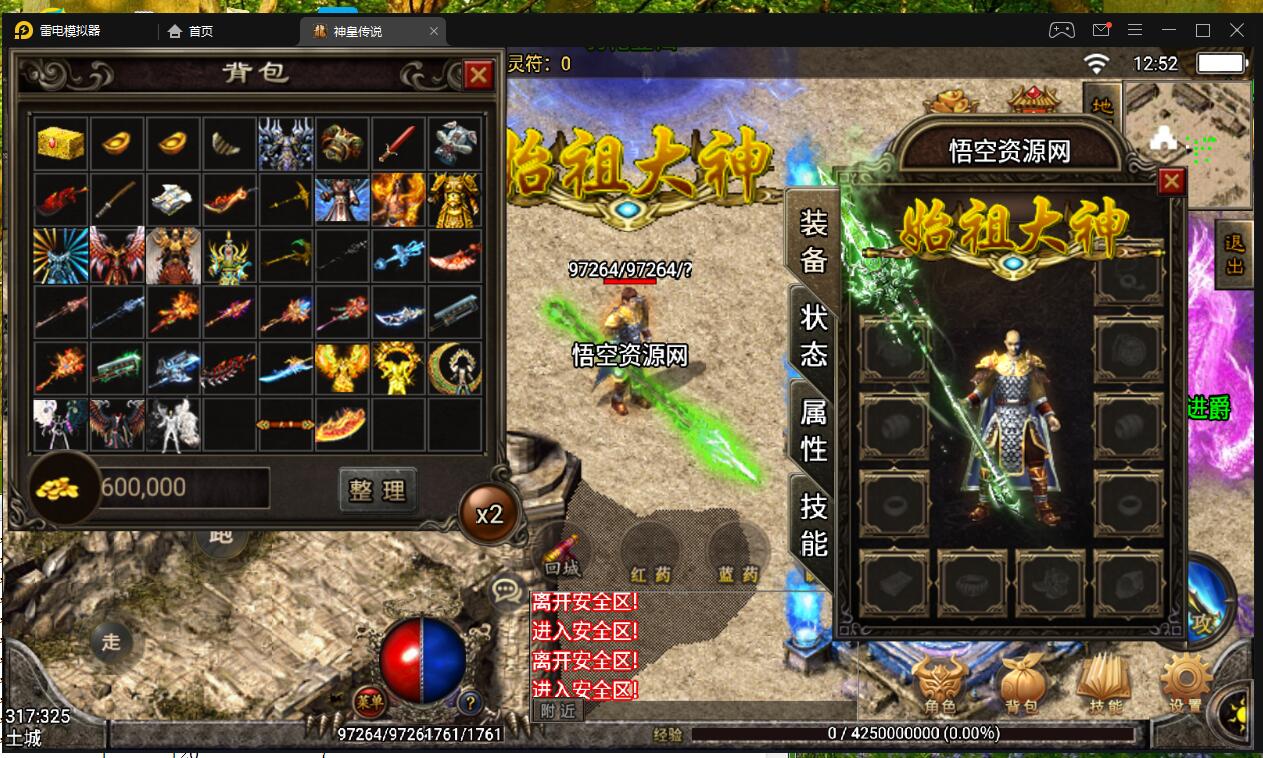Screen dimensions: 1263x758
Task: Use the 红药 red potion button
Action: click(650, 556)
